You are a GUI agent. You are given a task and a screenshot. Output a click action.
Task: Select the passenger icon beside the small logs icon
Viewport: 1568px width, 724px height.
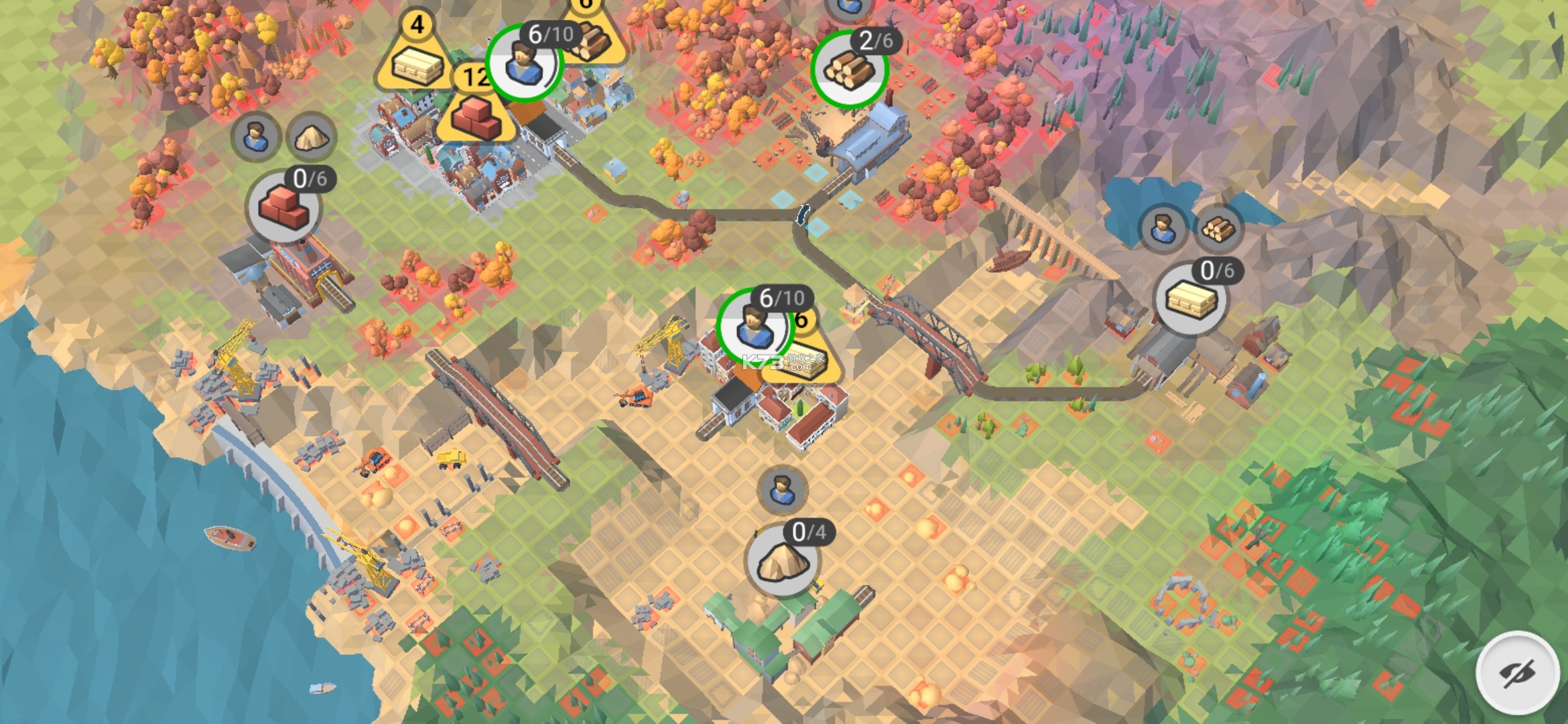[x=1163, y=229]
